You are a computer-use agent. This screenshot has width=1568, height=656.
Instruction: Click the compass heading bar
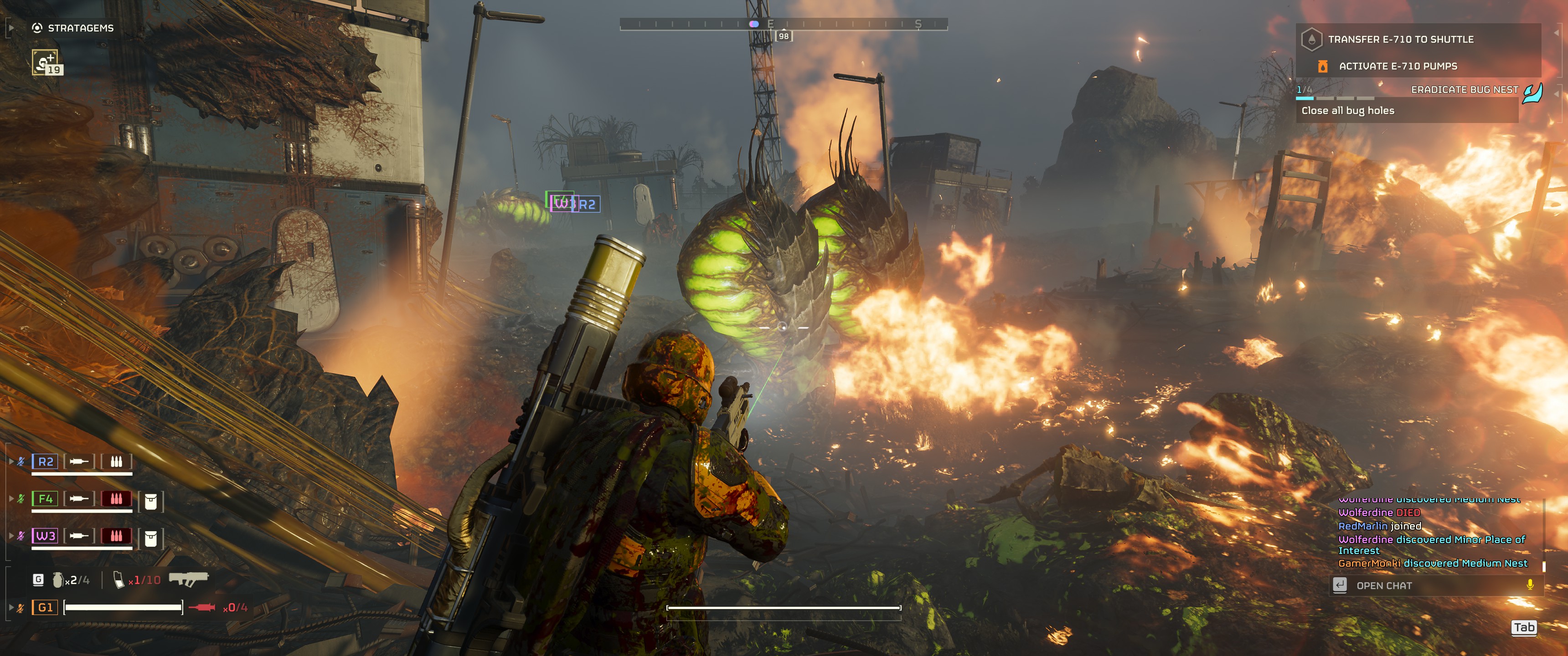point(784,24)
